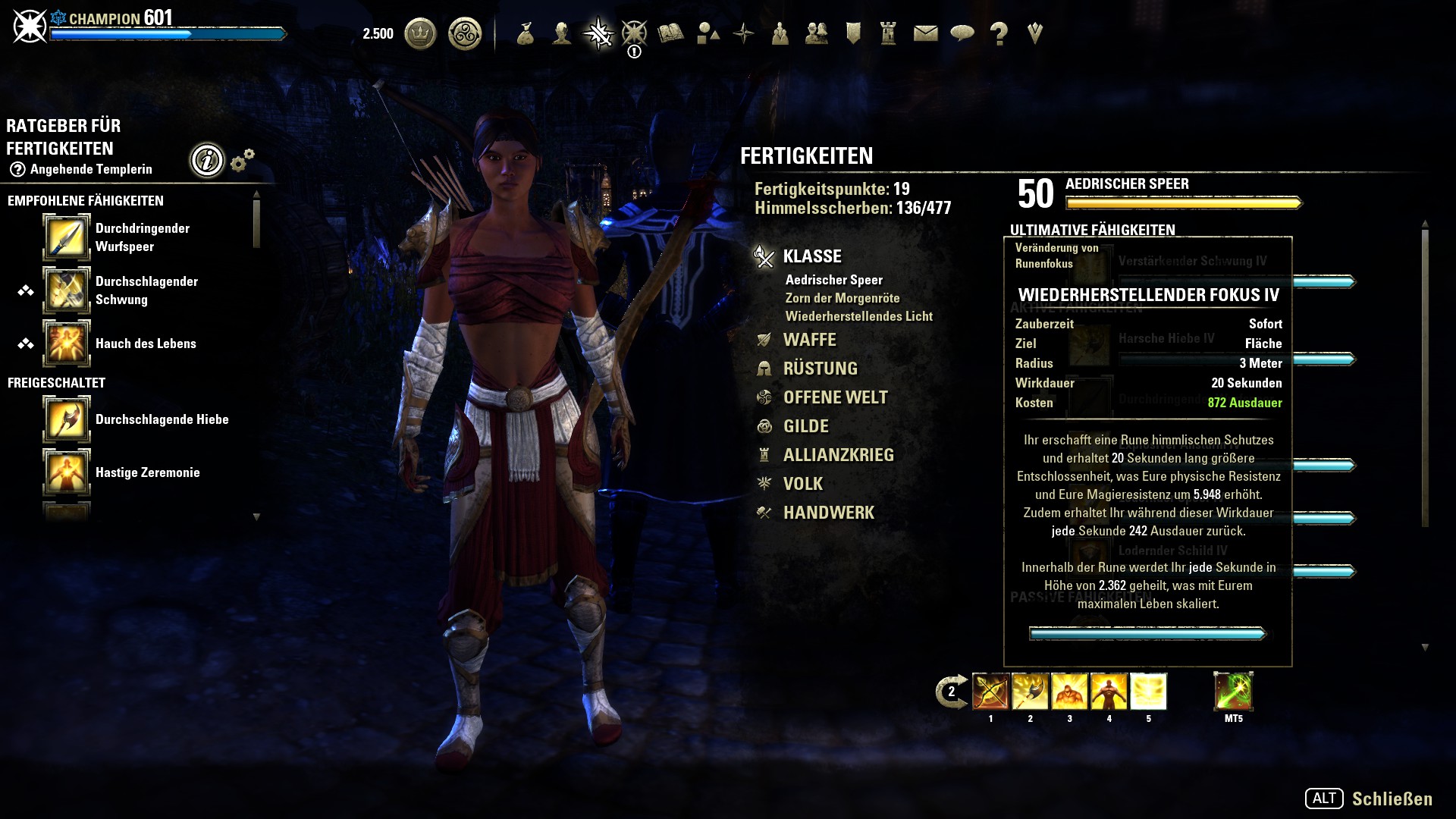The image size is (1456, 819).
Task: Open the OFFENE WELT skill category
Action: 835,397
